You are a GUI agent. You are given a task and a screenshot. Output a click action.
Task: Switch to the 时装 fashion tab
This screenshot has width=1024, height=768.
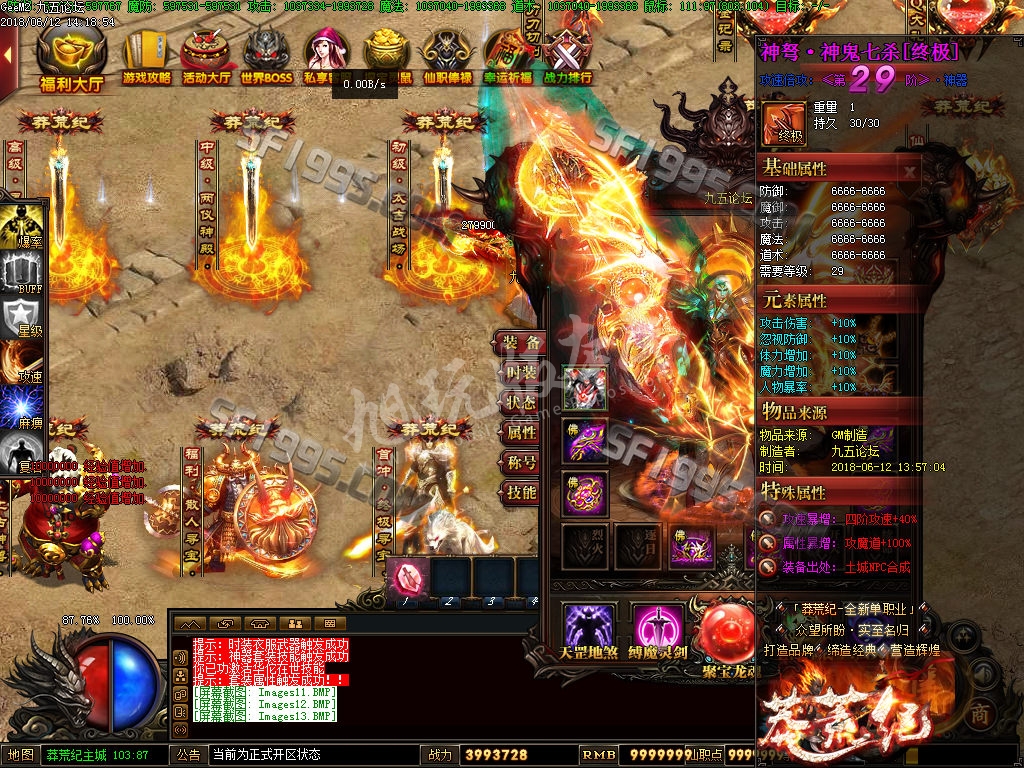(521, 373)
